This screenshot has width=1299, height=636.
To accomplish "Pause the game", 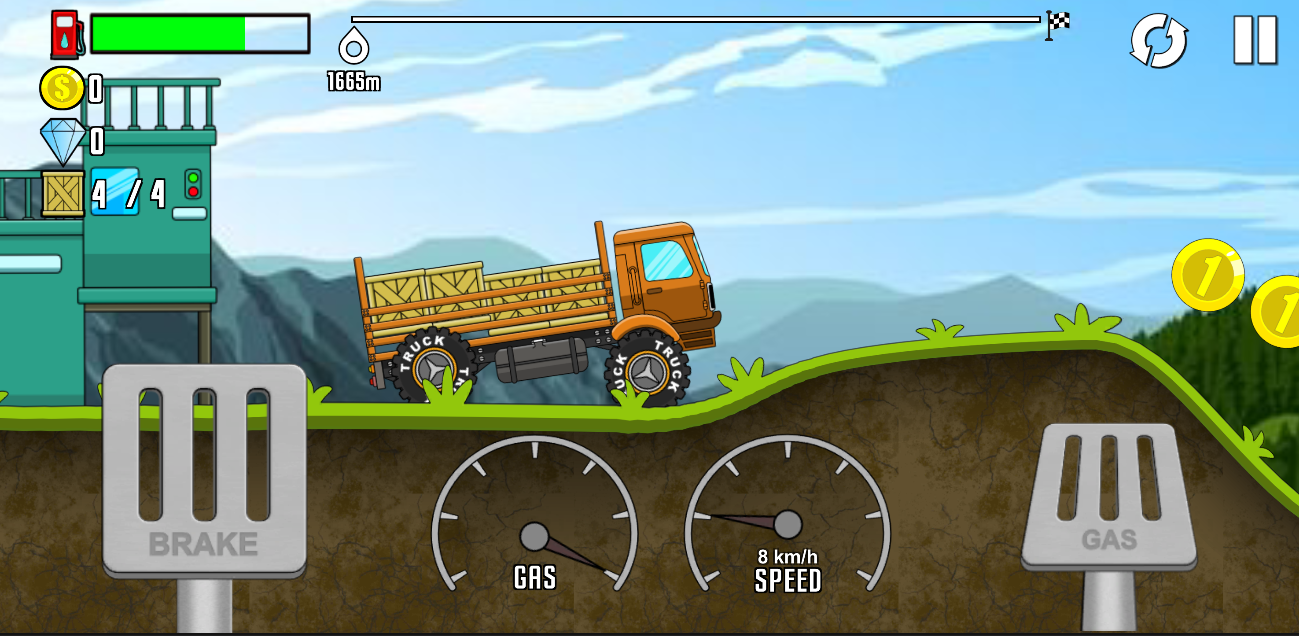I will point(1255,41).
